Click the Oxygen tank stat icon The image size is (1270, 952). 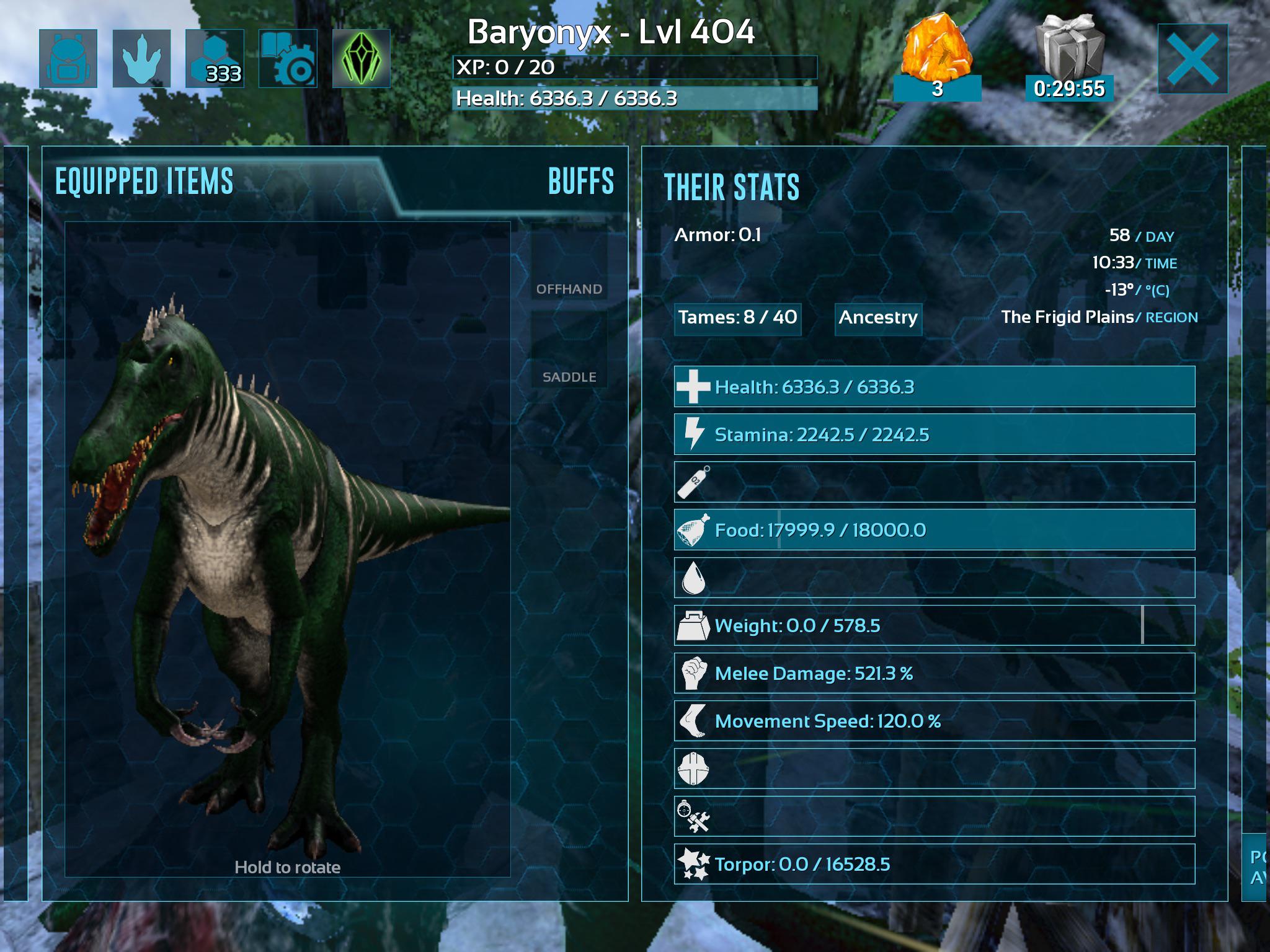(694, 480)
